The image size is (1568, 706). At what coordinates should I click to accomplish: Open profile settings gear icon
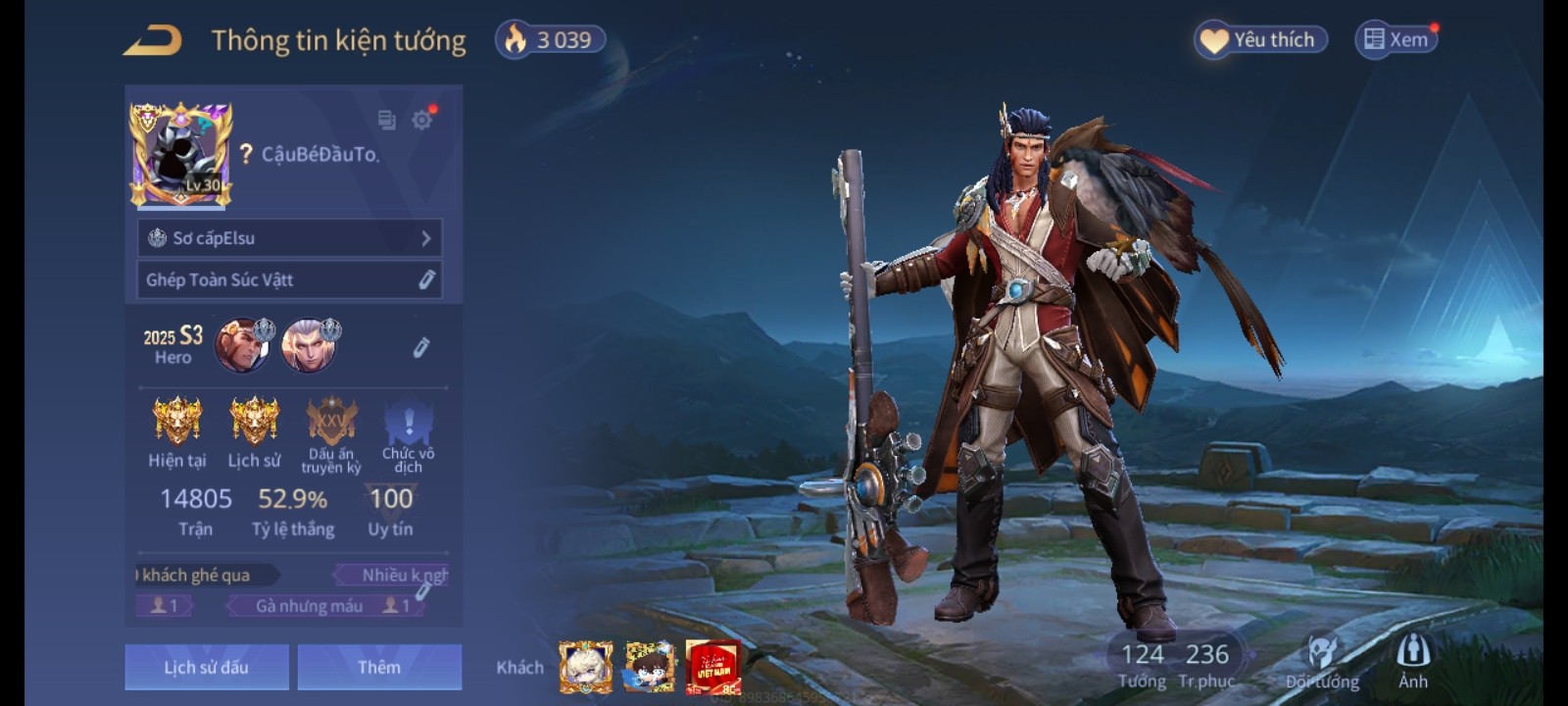click(422, 120)
